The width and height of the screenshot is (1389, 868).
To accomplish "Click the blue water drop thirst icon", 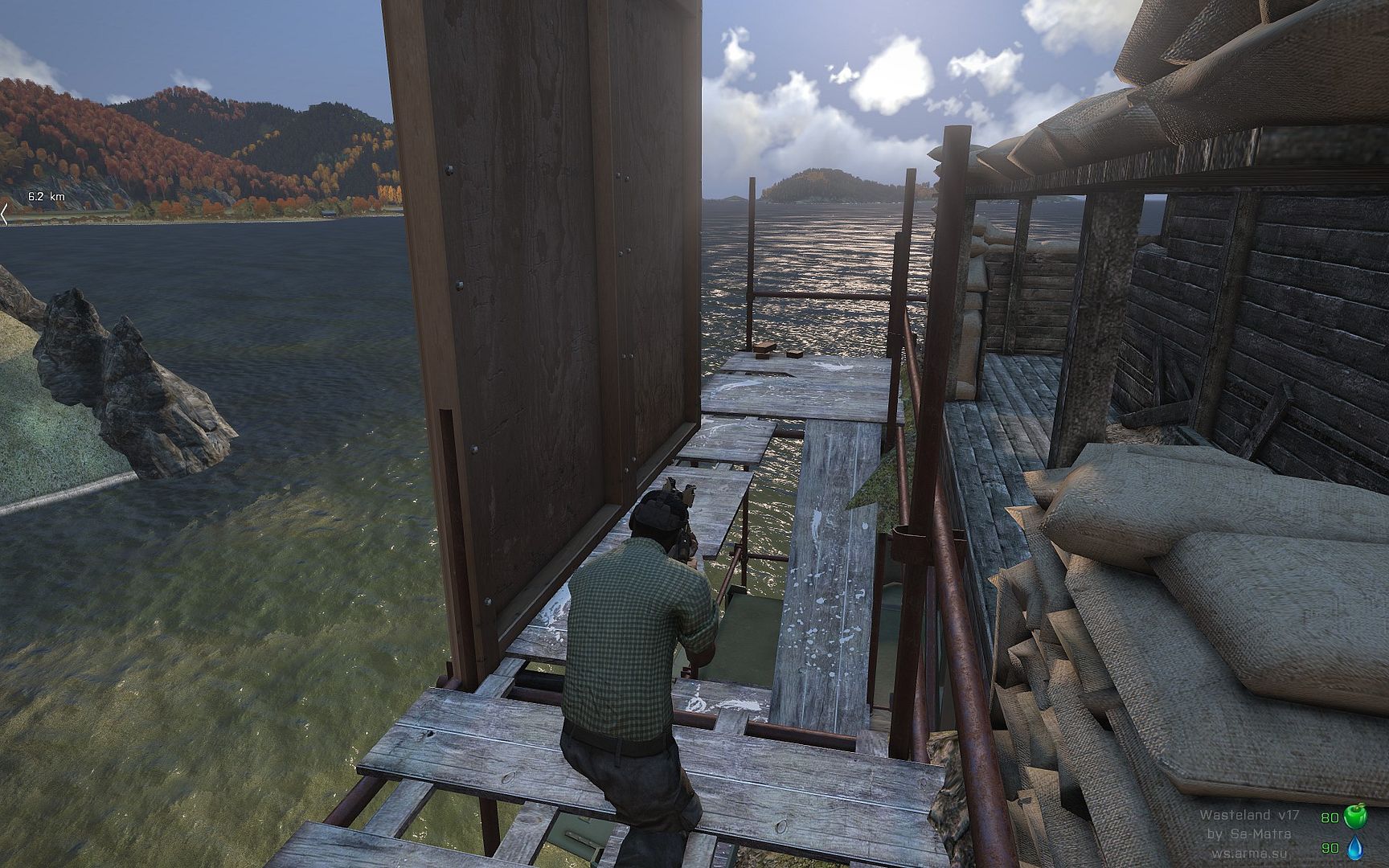I will pyautogui.click(x=1354, y=848).
